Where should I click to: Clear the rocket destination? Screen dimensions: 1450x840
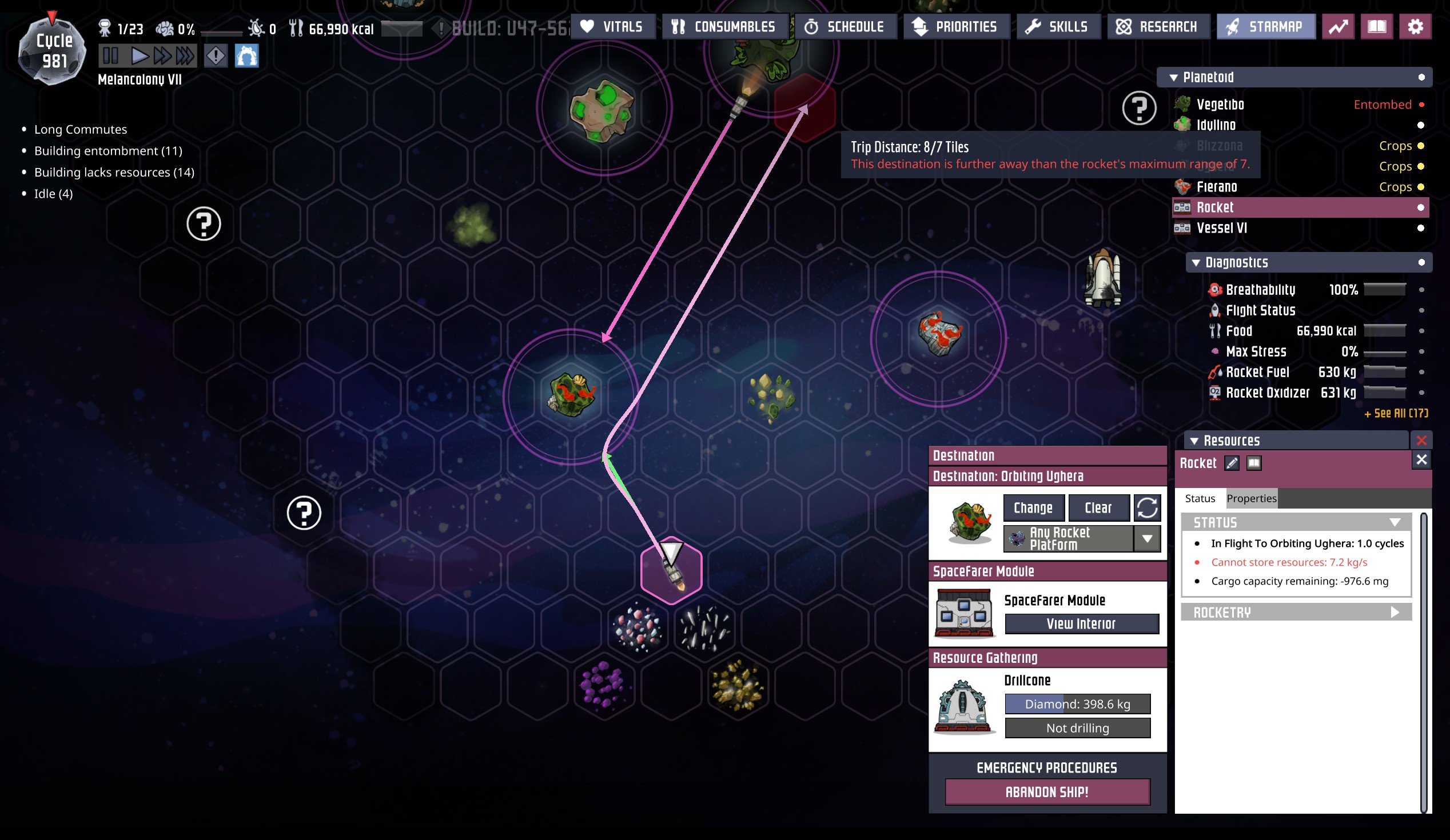(1098, 507)
